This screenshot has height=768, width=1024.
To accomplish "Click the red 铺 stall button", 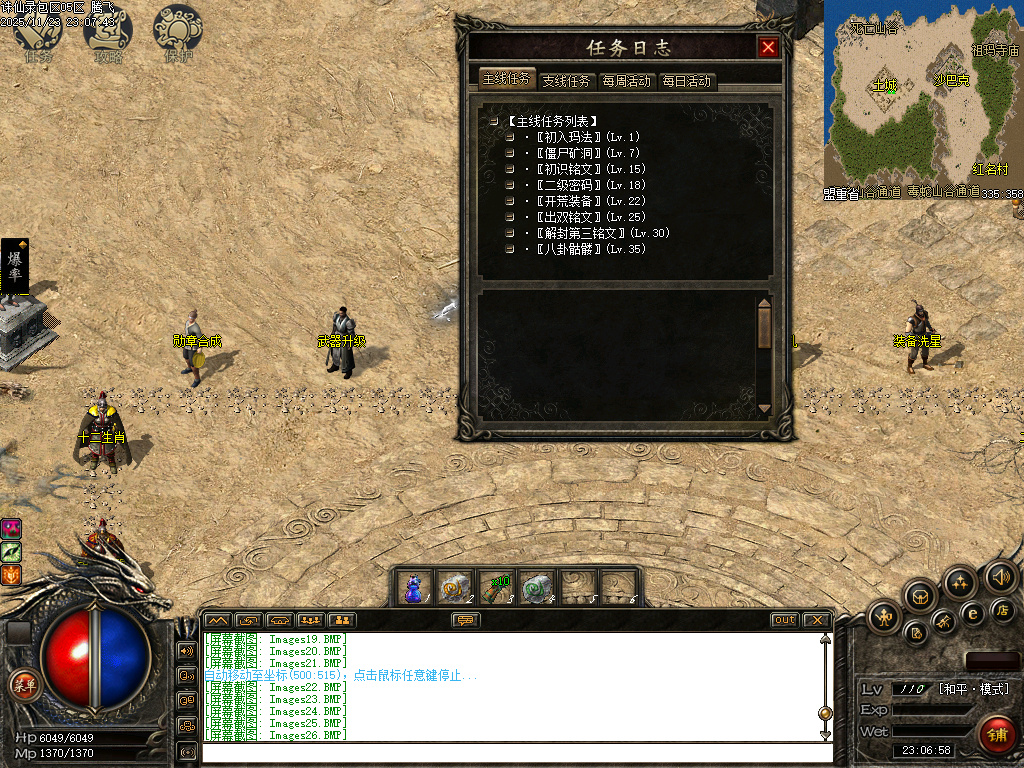I will coord(996,735).
